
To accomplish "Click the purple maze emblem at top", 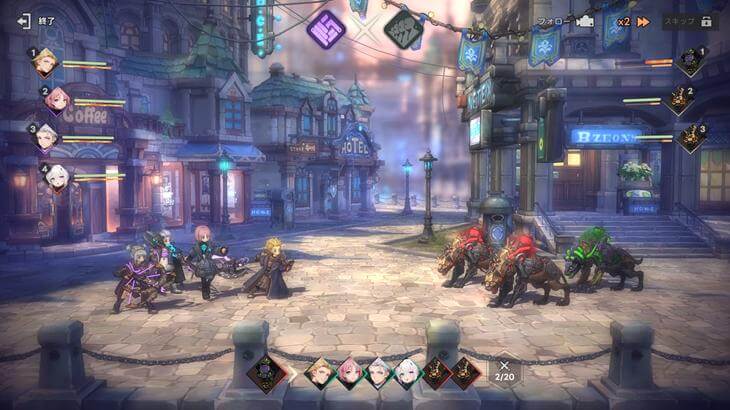I will pos(326,28).
